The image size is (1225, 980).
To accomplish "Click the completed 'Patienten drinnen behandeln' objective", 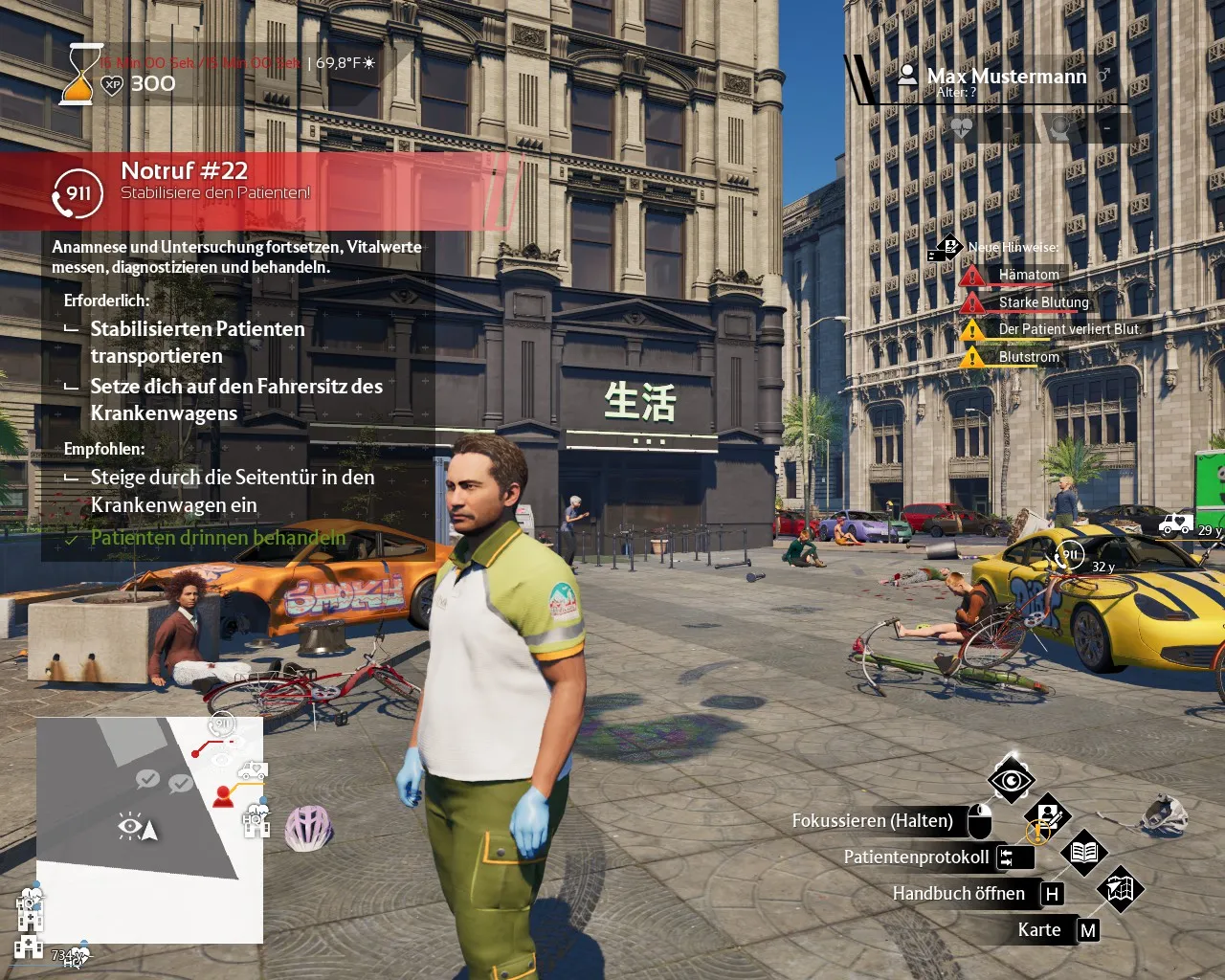I will click(217, 538).
